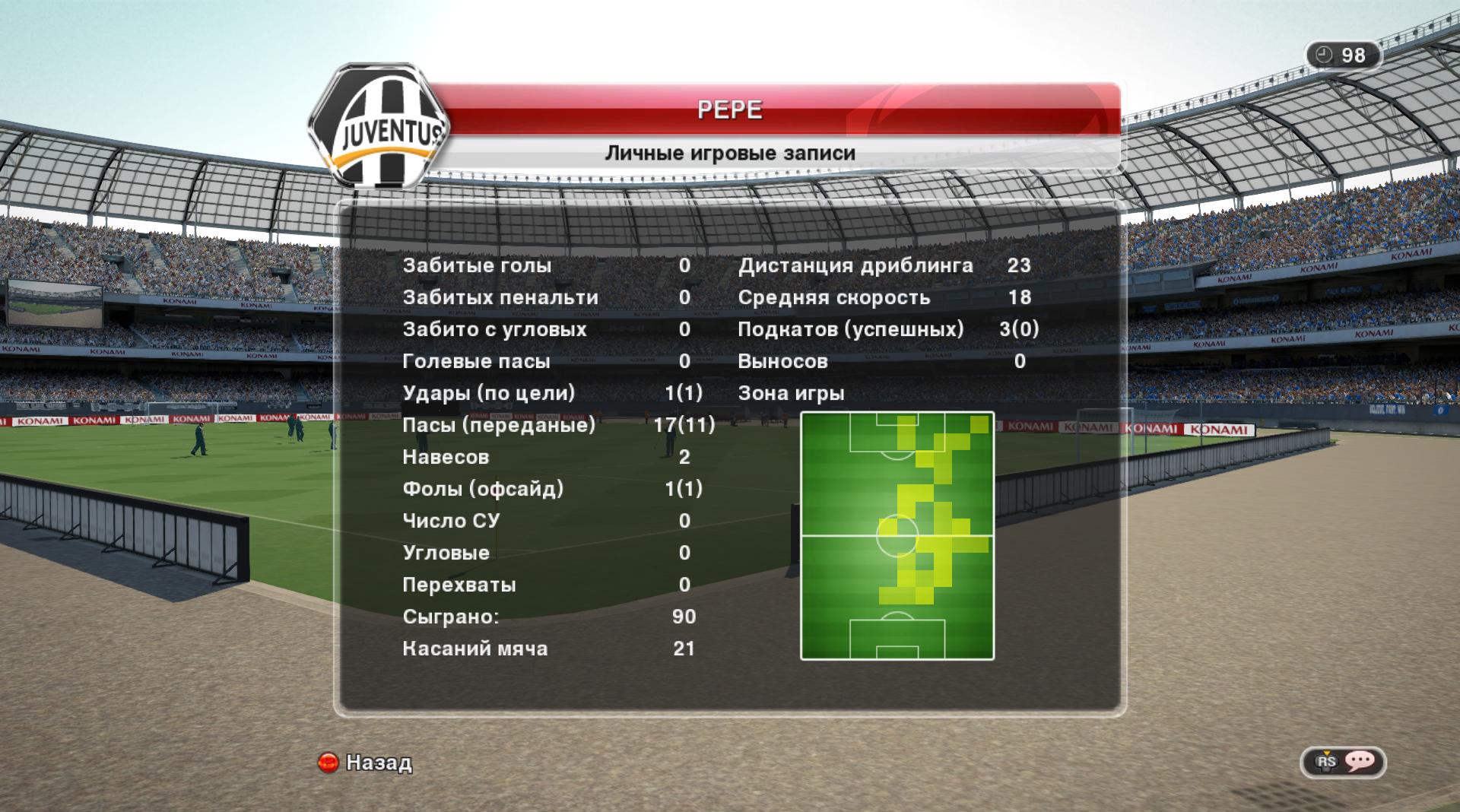Go back with the Назад button

366,762
